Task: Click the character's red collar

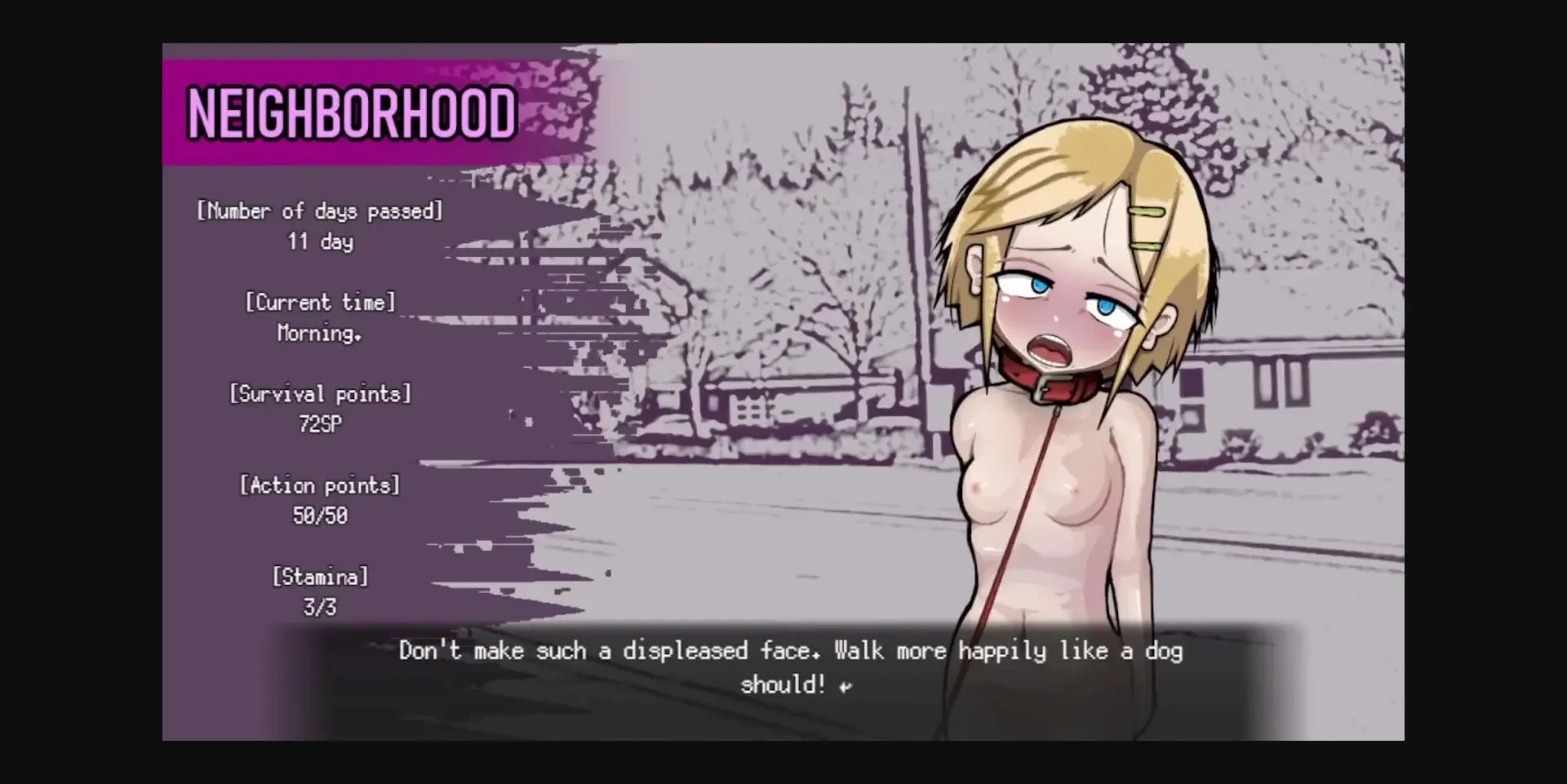Action: point(1053,381)
